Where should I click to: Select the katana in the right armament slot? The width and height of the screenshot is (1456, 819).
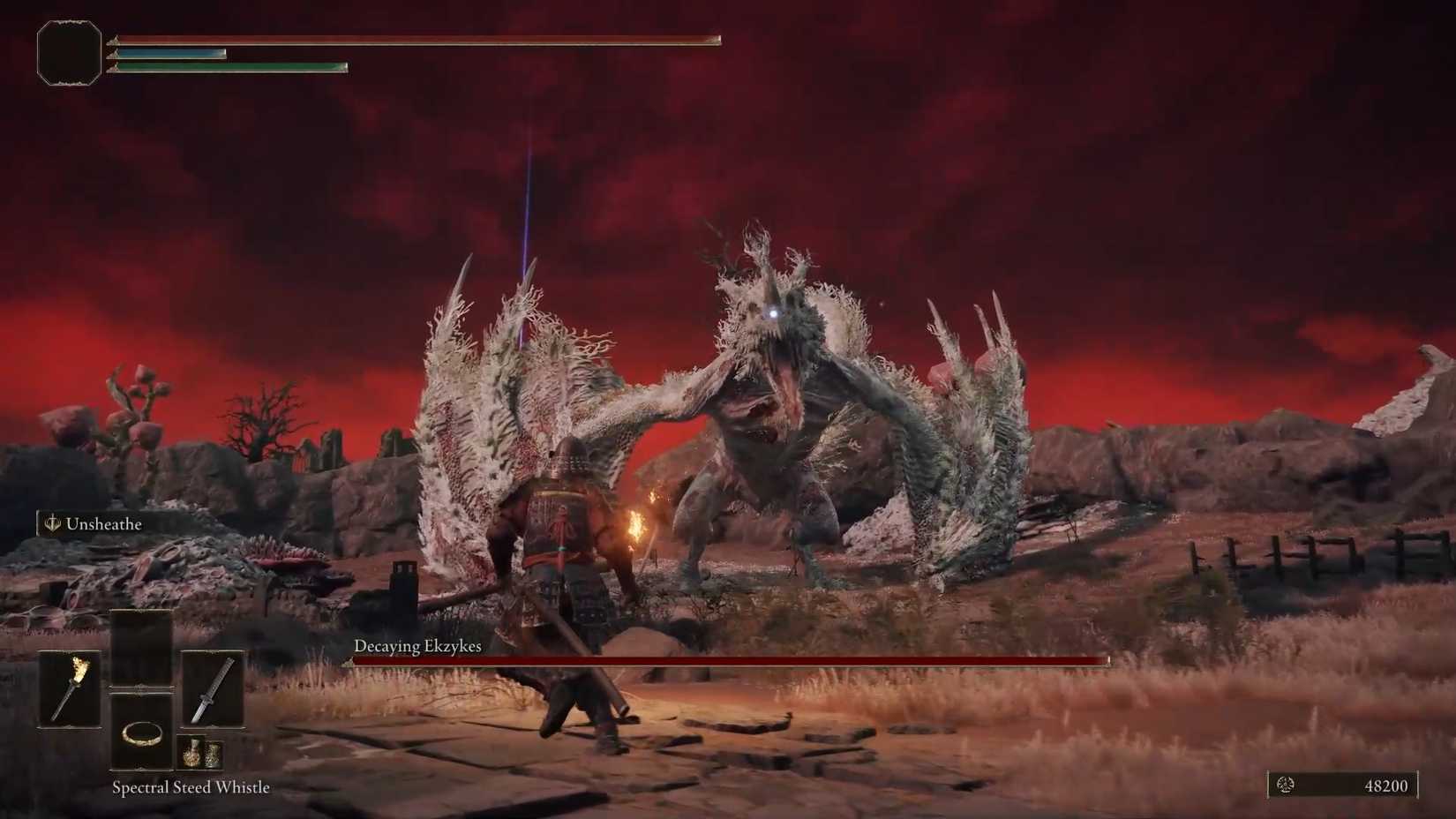pos(212,690)
